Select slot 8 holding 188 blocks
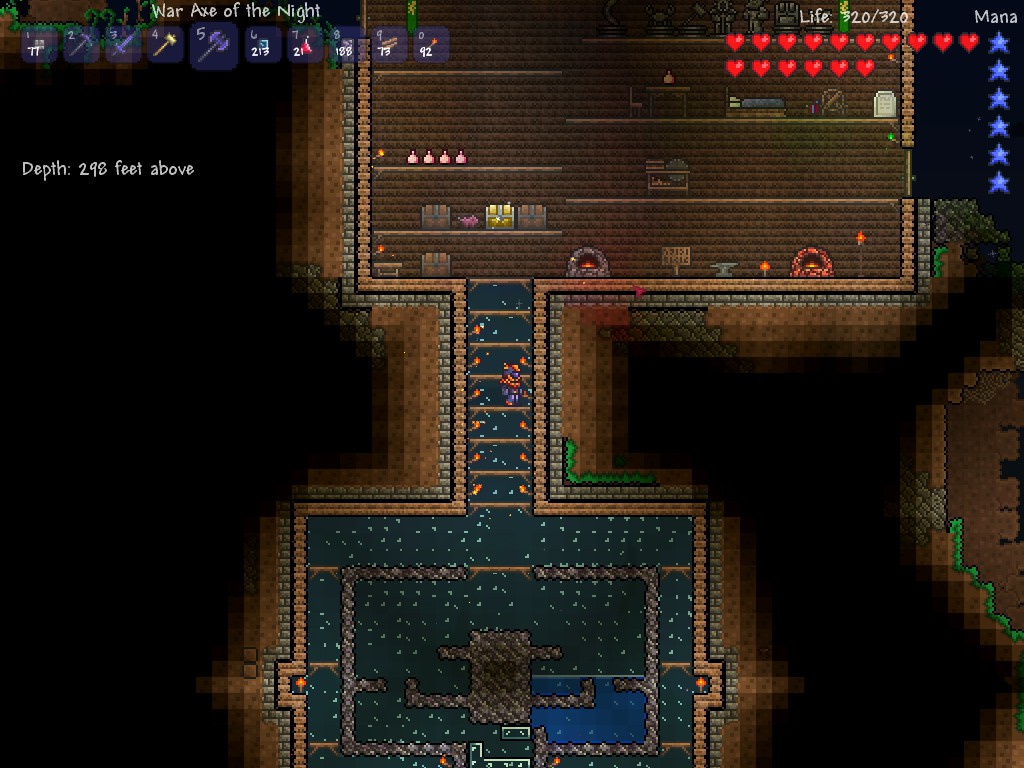The height and width of the screenshot is (768, 1024). pos(347,46)
